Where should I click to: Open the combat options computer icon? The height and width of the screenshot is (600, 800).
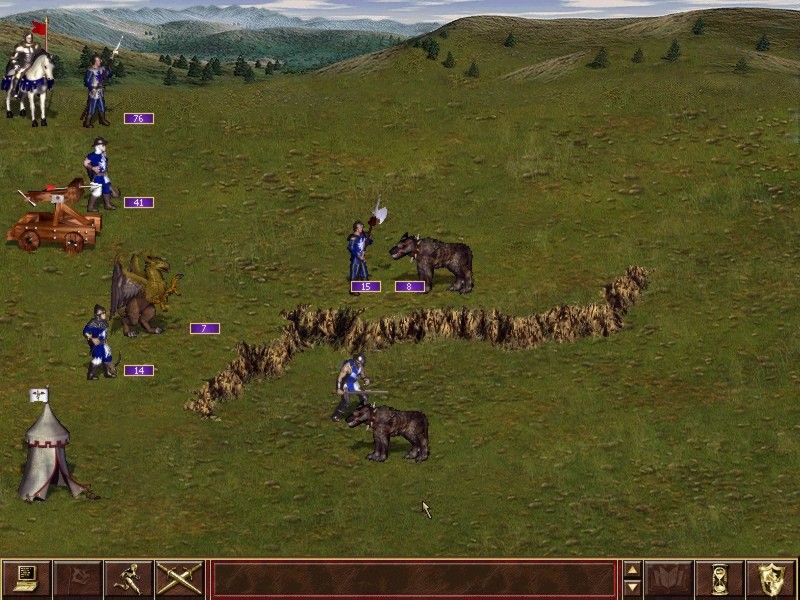pyautogui.click(x=26, y=579)
